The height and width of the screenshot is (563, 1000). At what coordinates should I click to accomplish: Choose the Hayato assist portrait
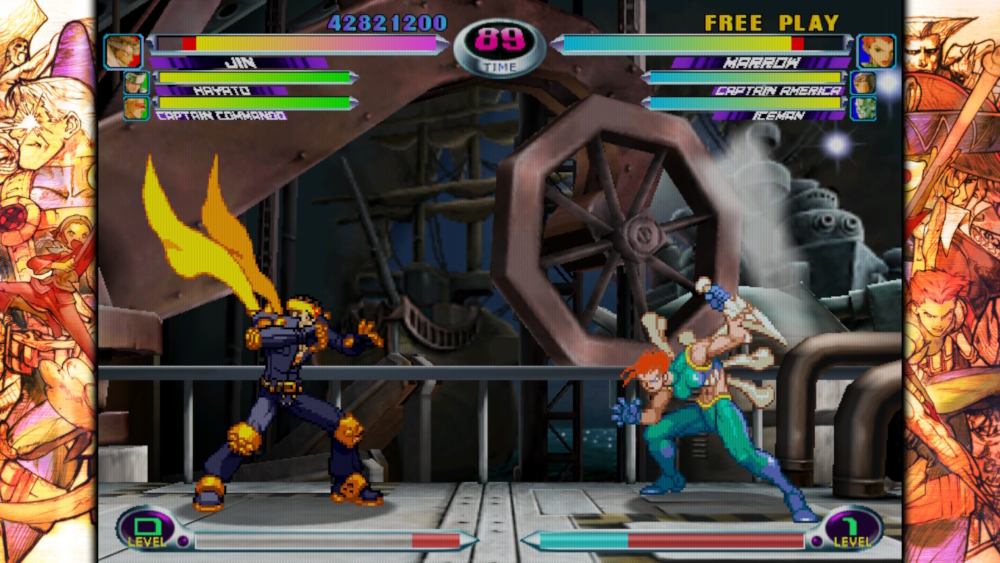point(136,83)
